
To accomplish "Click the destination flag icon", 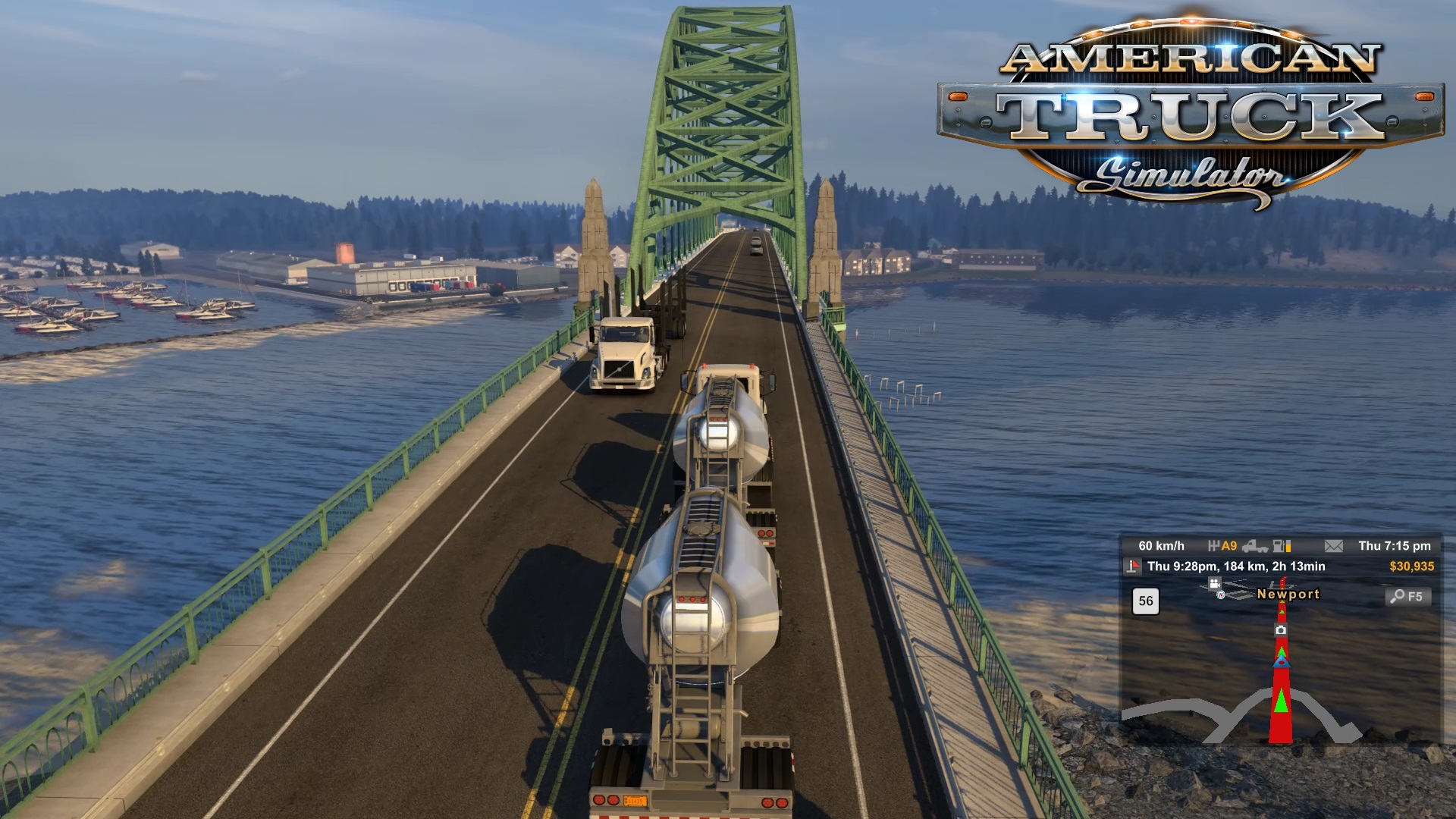I will click(1131, 565).
